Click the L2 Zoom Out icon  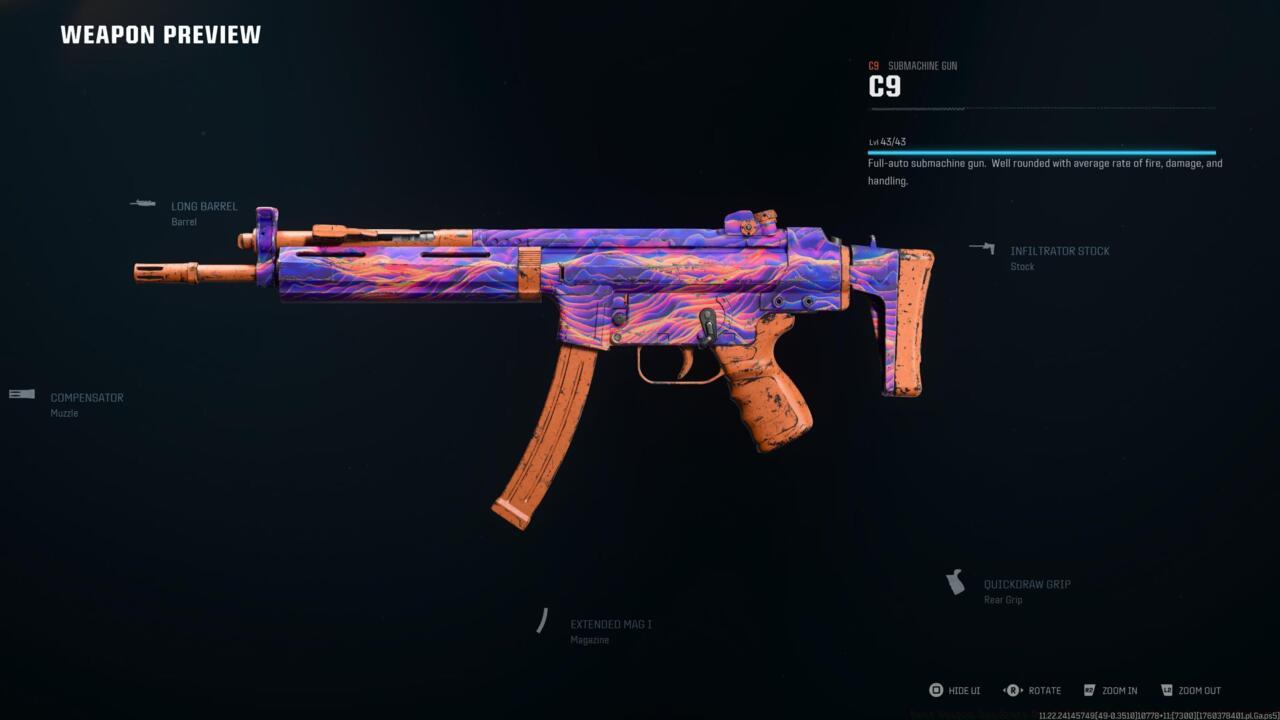coord(1169,690)
